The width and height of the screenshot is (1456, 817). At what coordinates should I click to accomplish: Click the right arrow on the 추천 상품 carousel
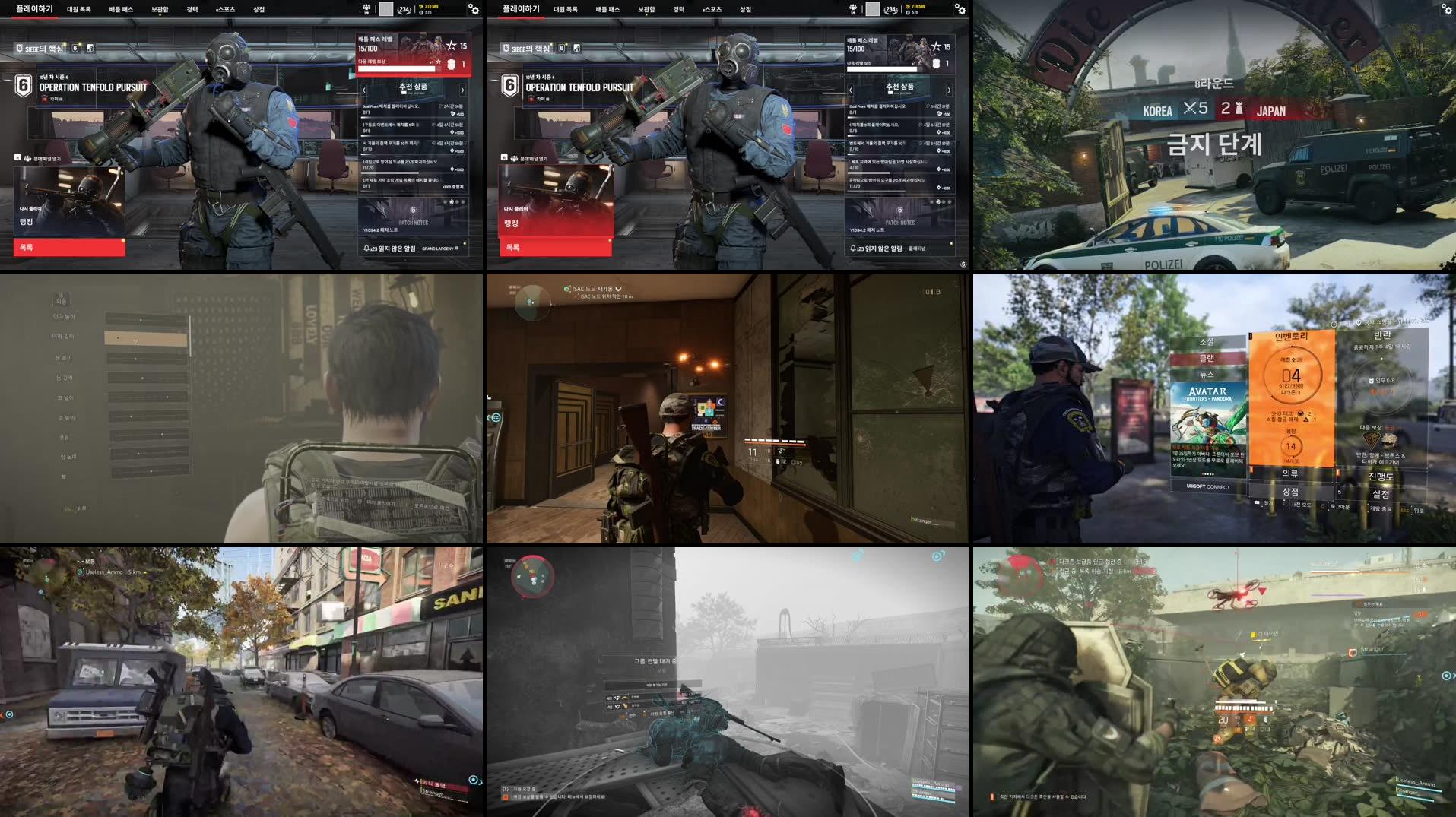point(463,90)
